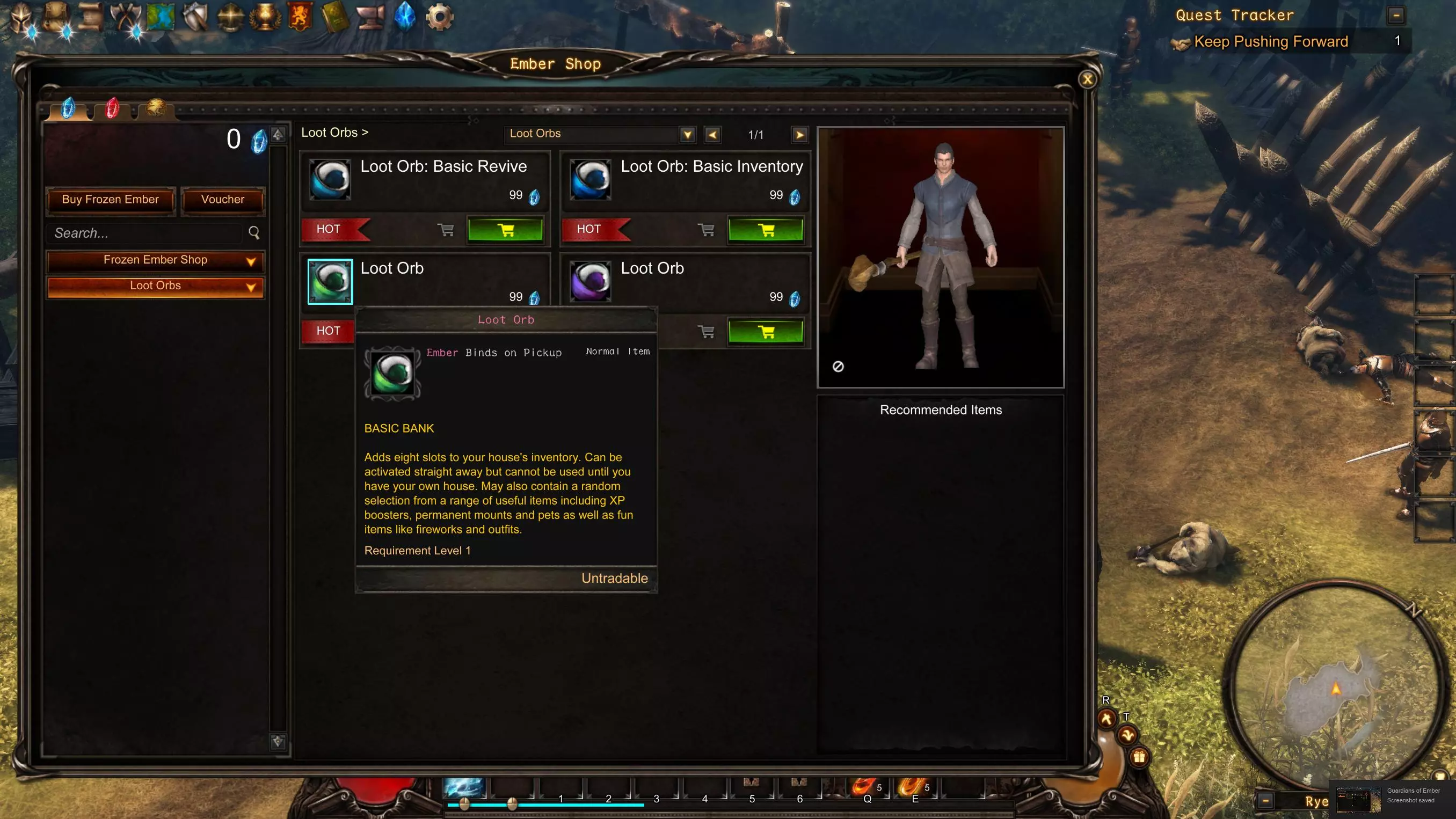Switch to the gold coin currency tab
This screenshot has width=1456, height=819.
tap(156, 107)
